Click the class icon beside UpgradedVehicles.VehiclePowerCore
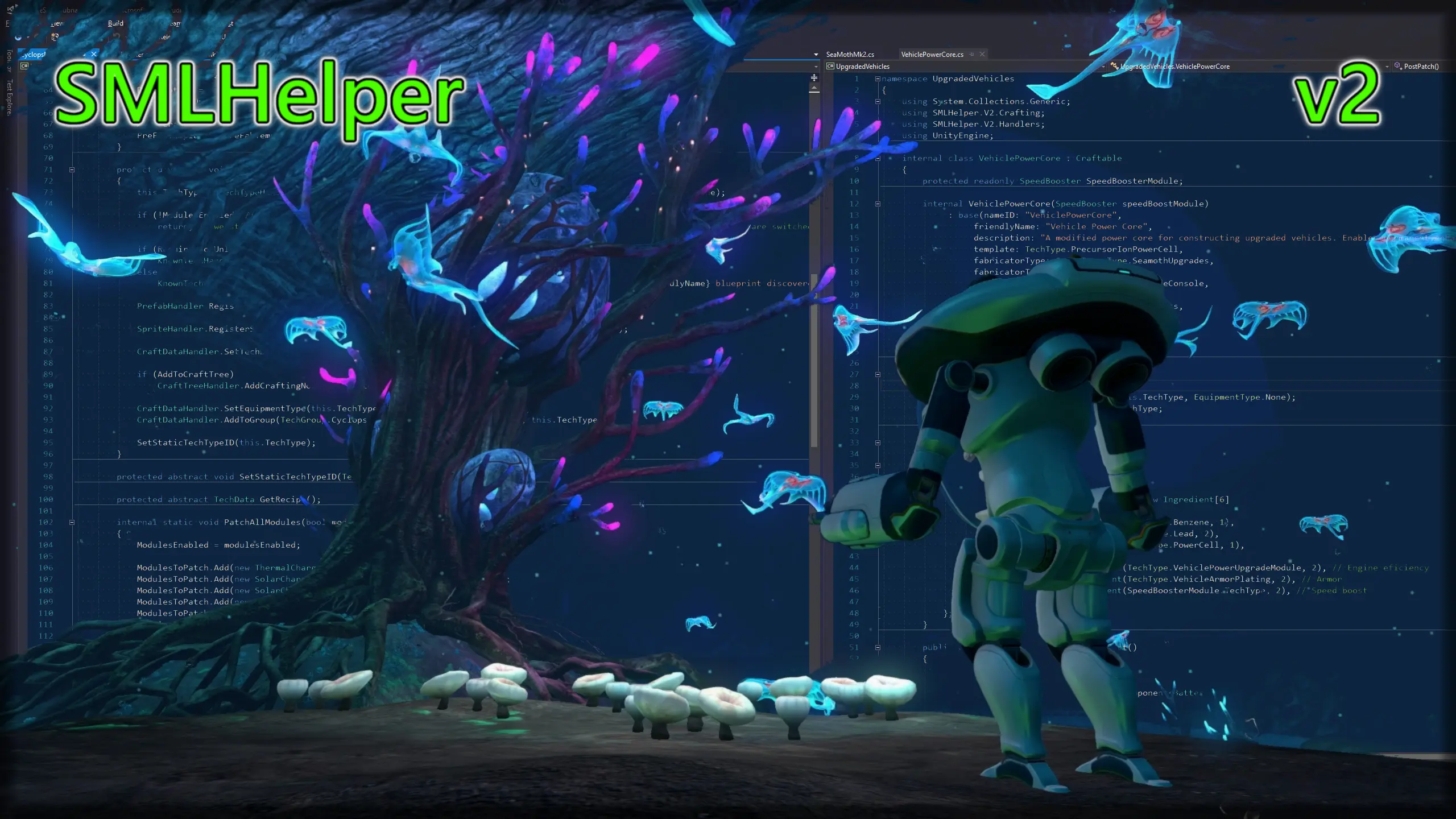Screen dimensions: 1456x819 [1115, 67]
